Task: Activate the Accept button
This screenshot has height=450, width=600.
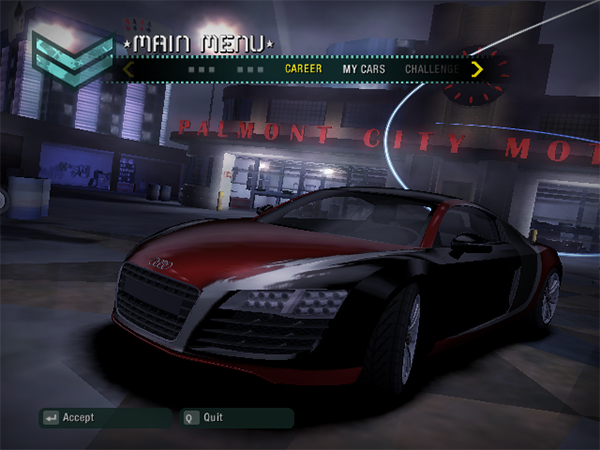Action: (78, 417)
